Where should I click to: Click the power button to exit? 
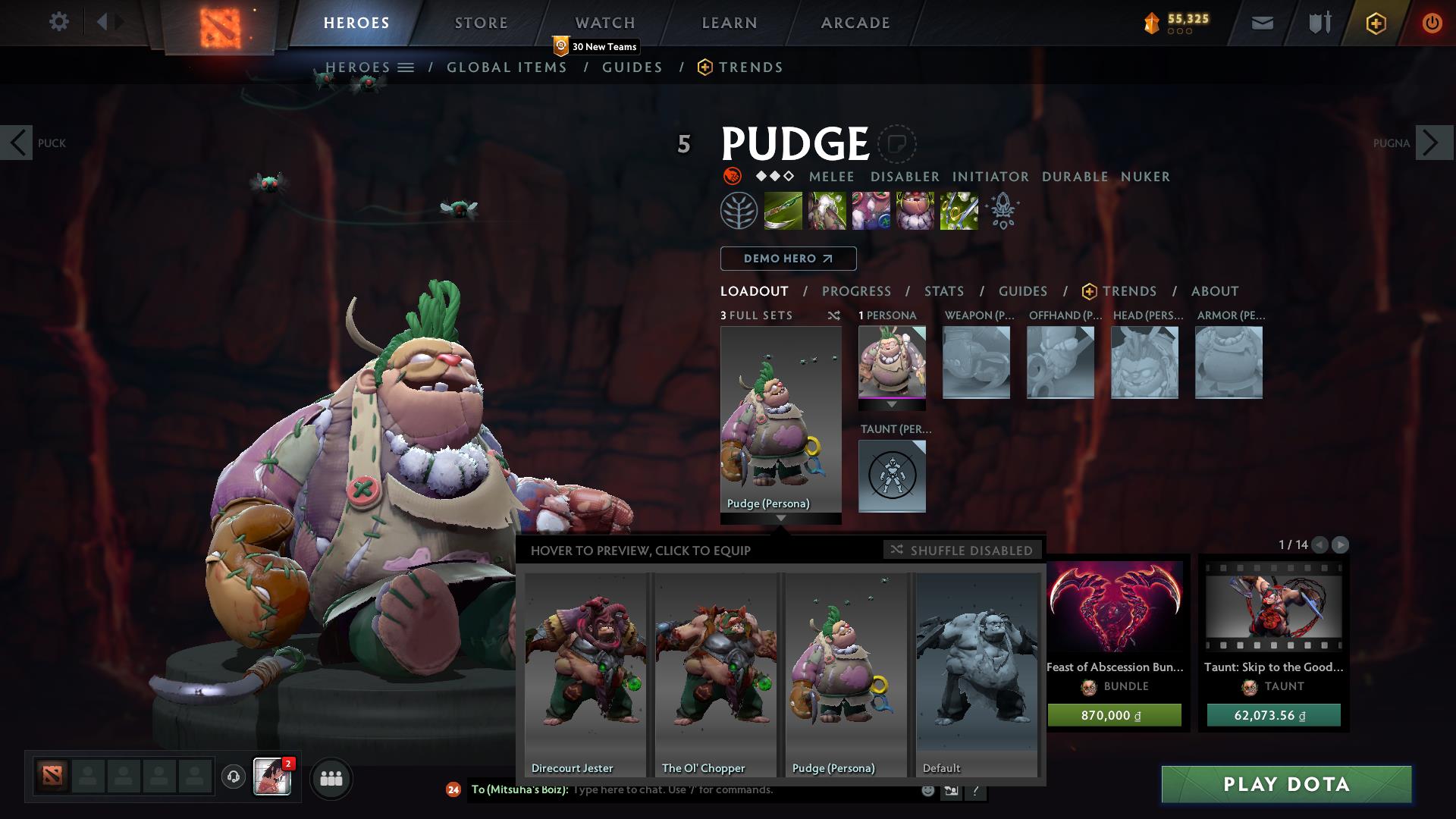click(x=1432, y=22)
